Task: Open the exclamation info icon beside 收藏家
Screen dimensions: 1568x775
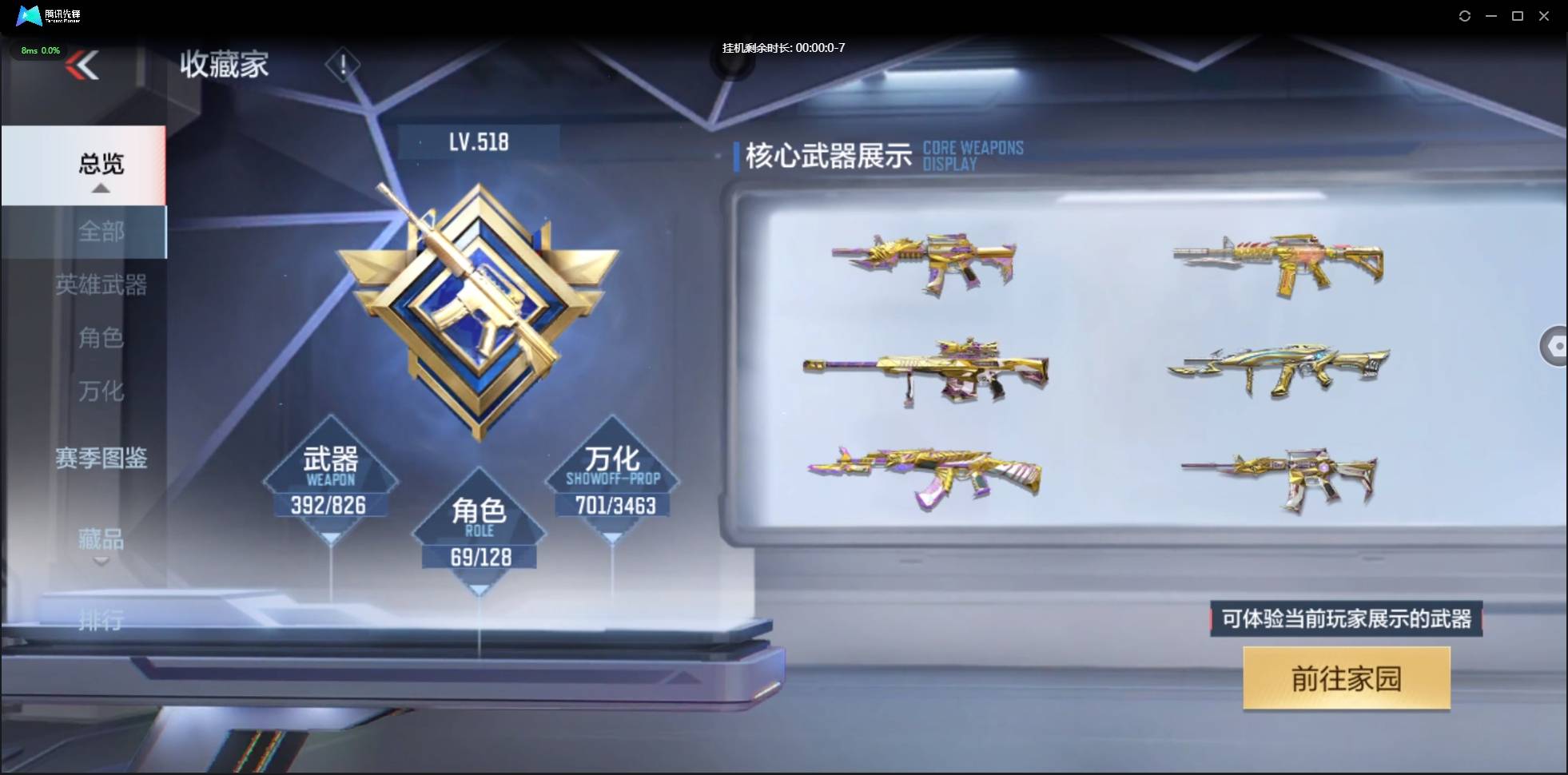Action: pos(343,64)
